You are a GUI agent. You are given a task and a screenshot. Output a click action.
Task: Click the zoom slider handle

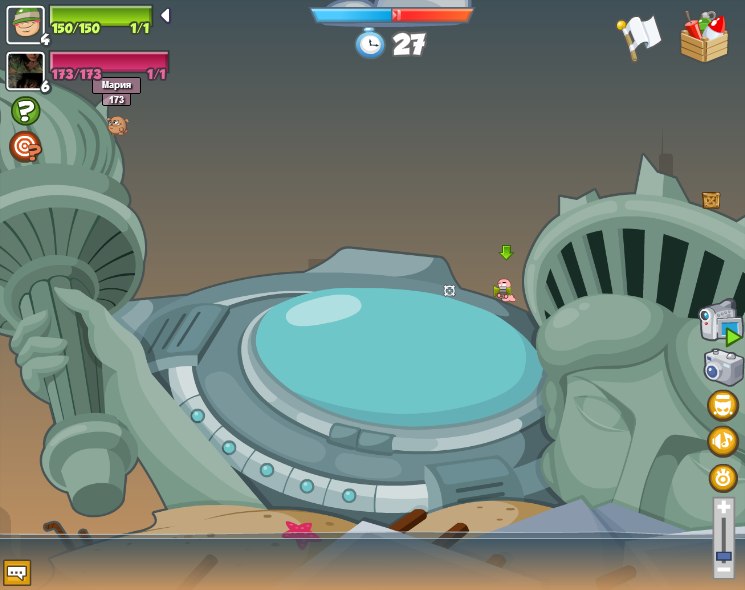[x=724, y=556]
